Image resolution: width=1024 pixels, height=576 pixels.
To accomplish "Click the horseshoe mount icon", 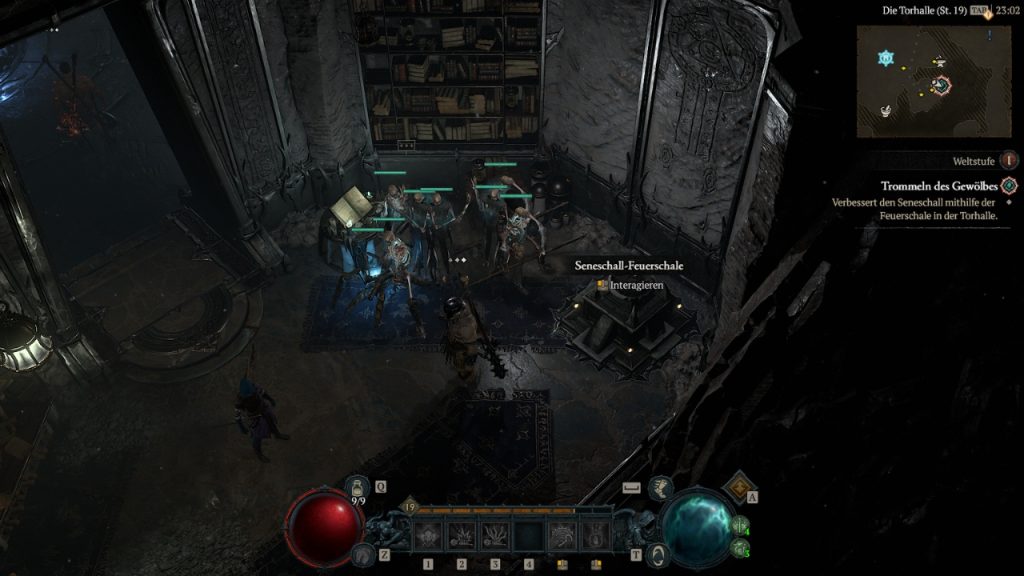I will [x=358, y=552].
